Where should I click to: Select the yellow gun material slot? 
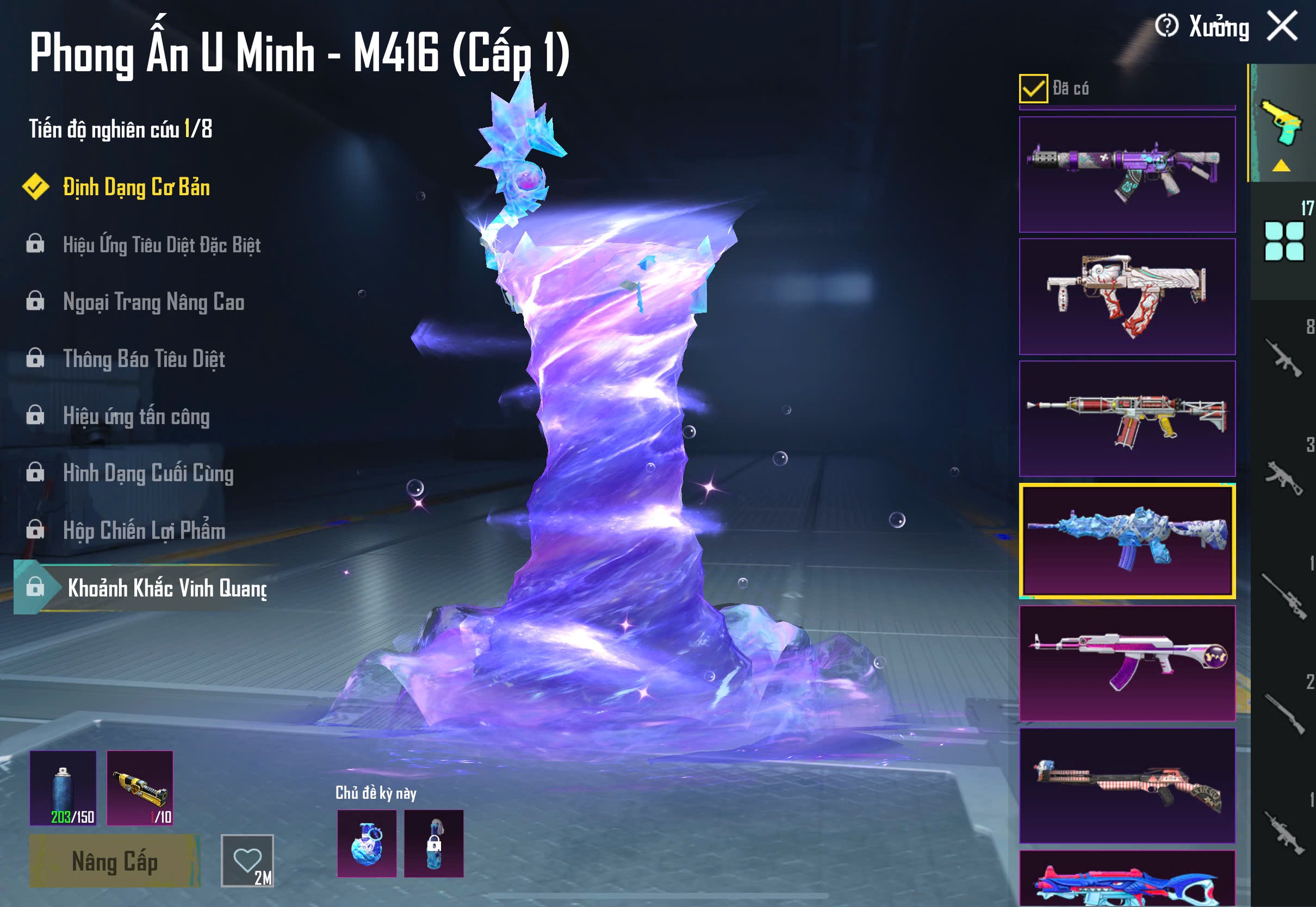click(140, 788)
